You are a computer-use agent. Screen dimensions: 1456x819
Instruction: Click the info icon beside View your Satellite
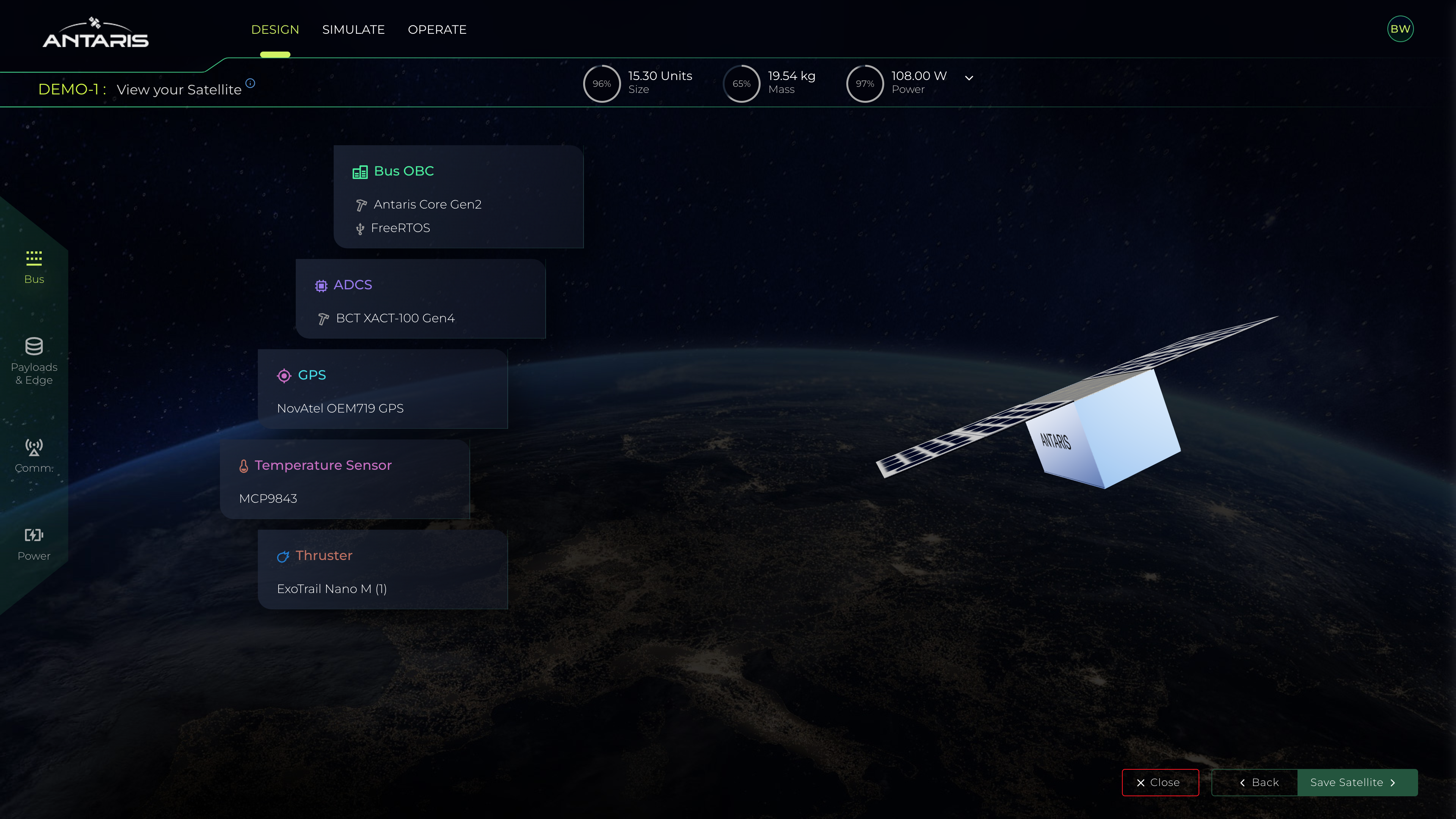pyautogui.click(x=250, y=83)
